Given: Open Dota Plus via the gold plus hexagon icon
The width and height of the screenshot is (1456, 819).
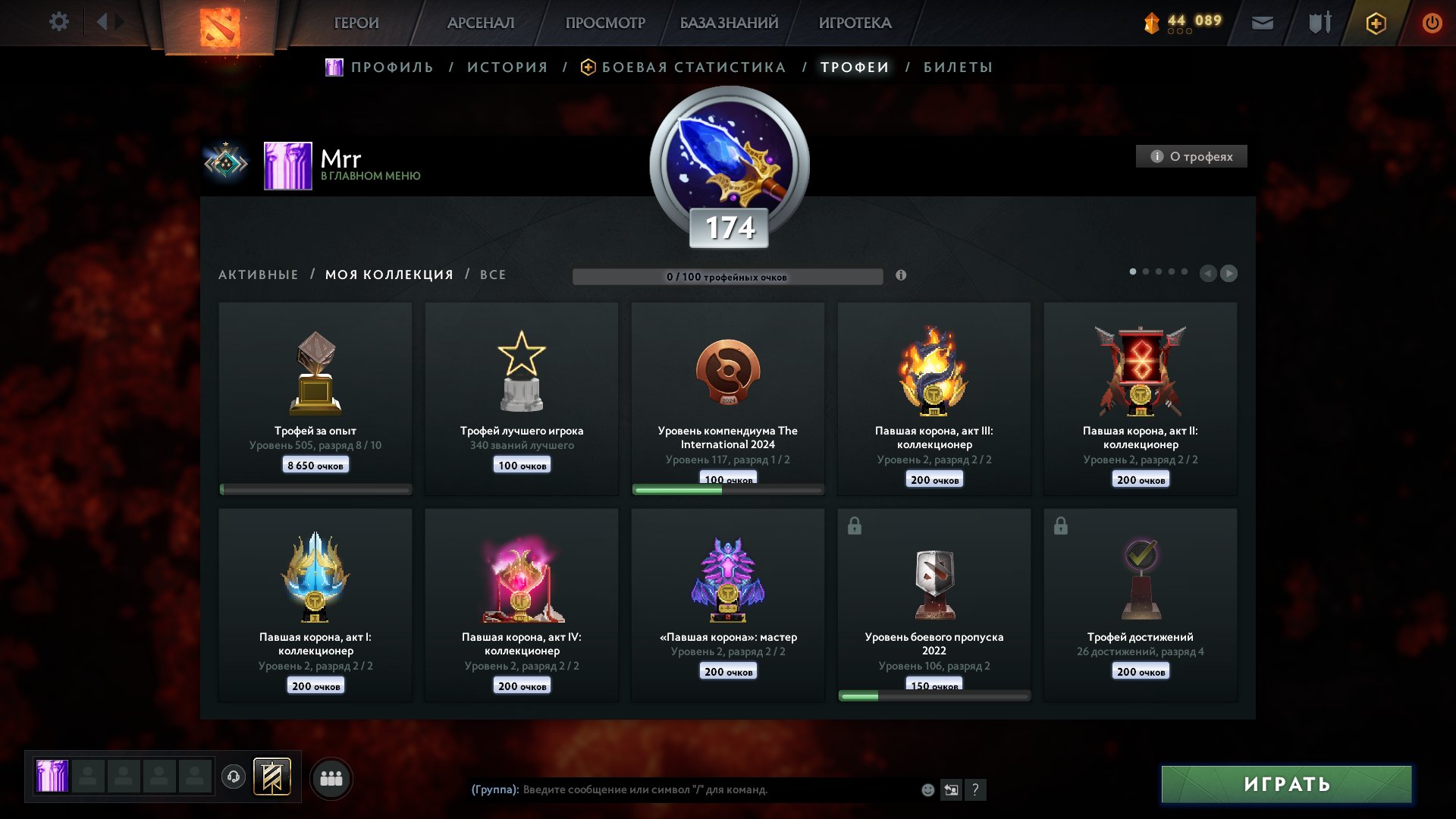Looking at the screenshot, I should coord(1376,23).
